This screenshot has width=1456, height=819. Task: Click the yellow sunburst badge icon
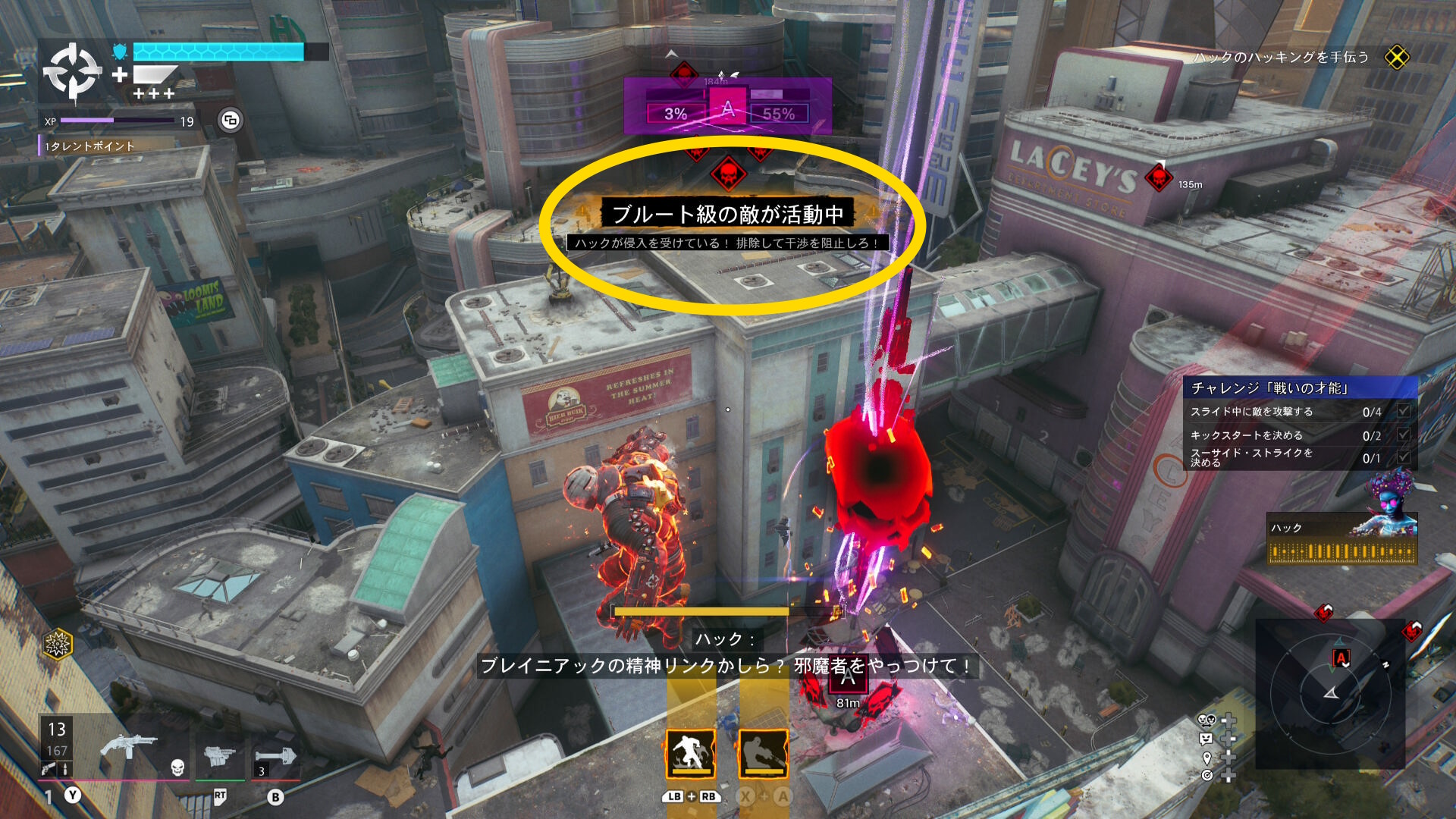[58, 645]
